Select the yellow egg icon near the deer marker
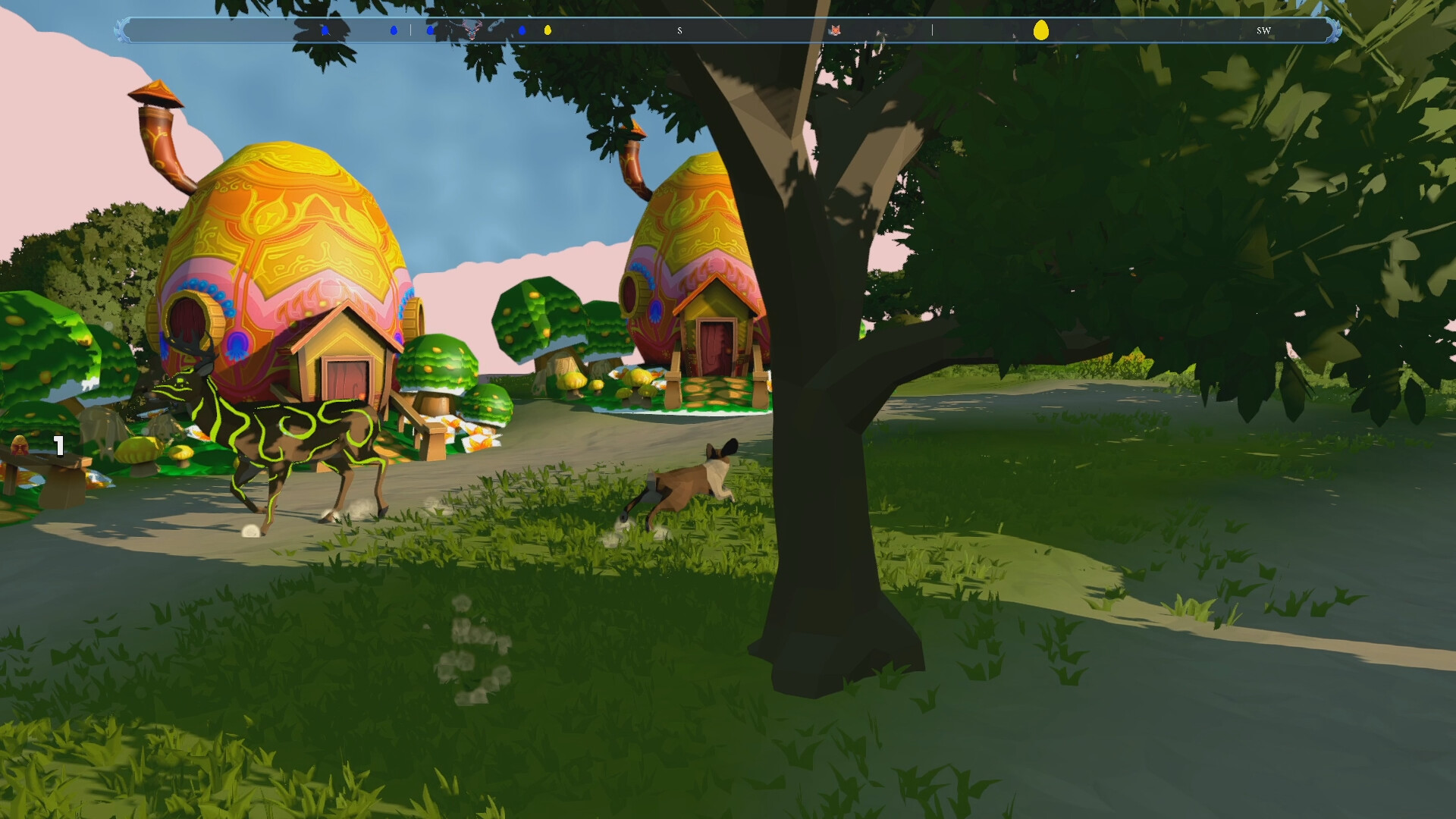Image resolution: width=1456 pixels, height=819 pixels. 547,31
